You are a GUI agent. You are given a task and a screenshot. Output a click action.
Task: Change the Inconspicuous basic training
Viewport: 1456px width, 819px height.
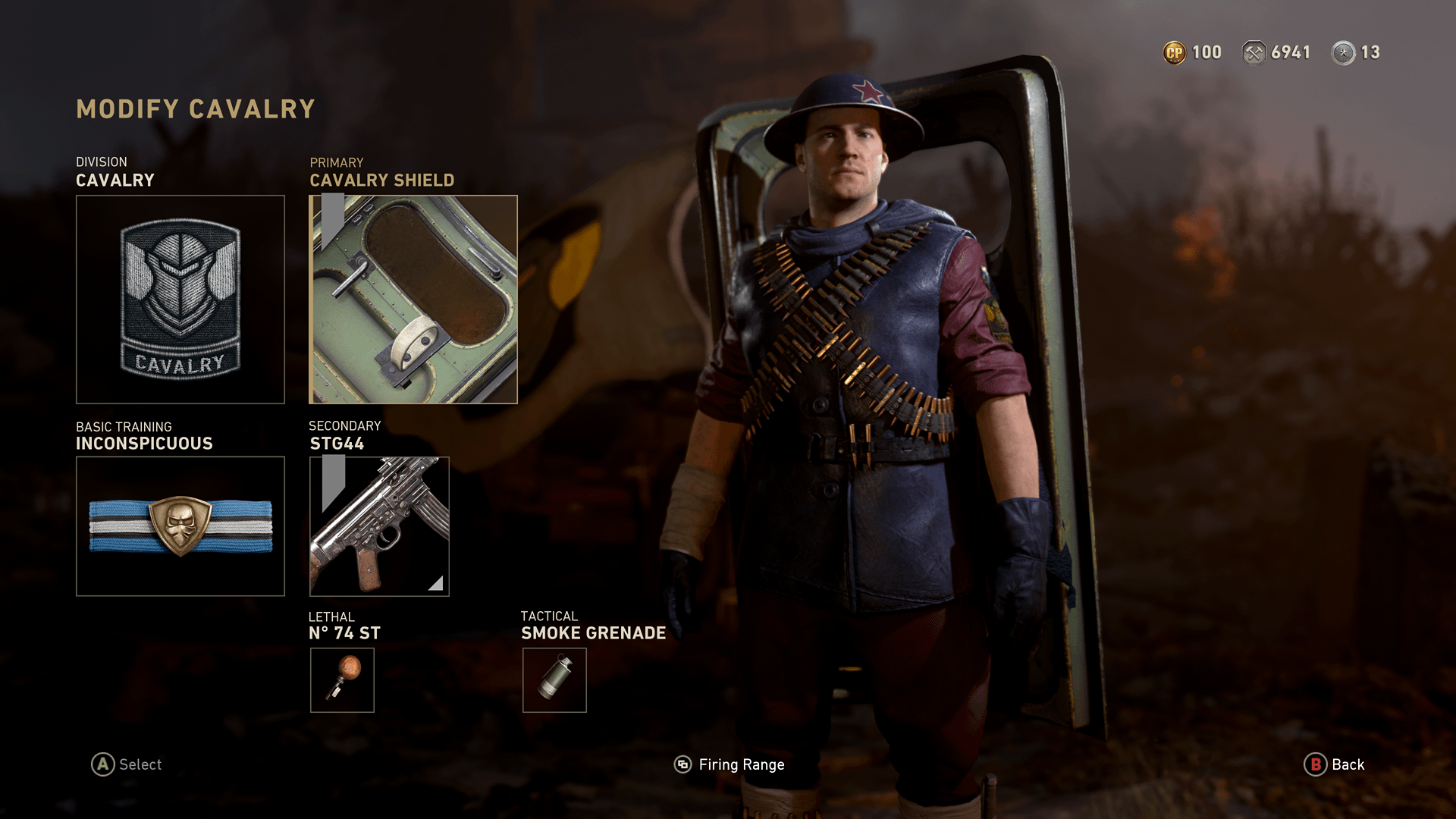click(x=180, y=526)
